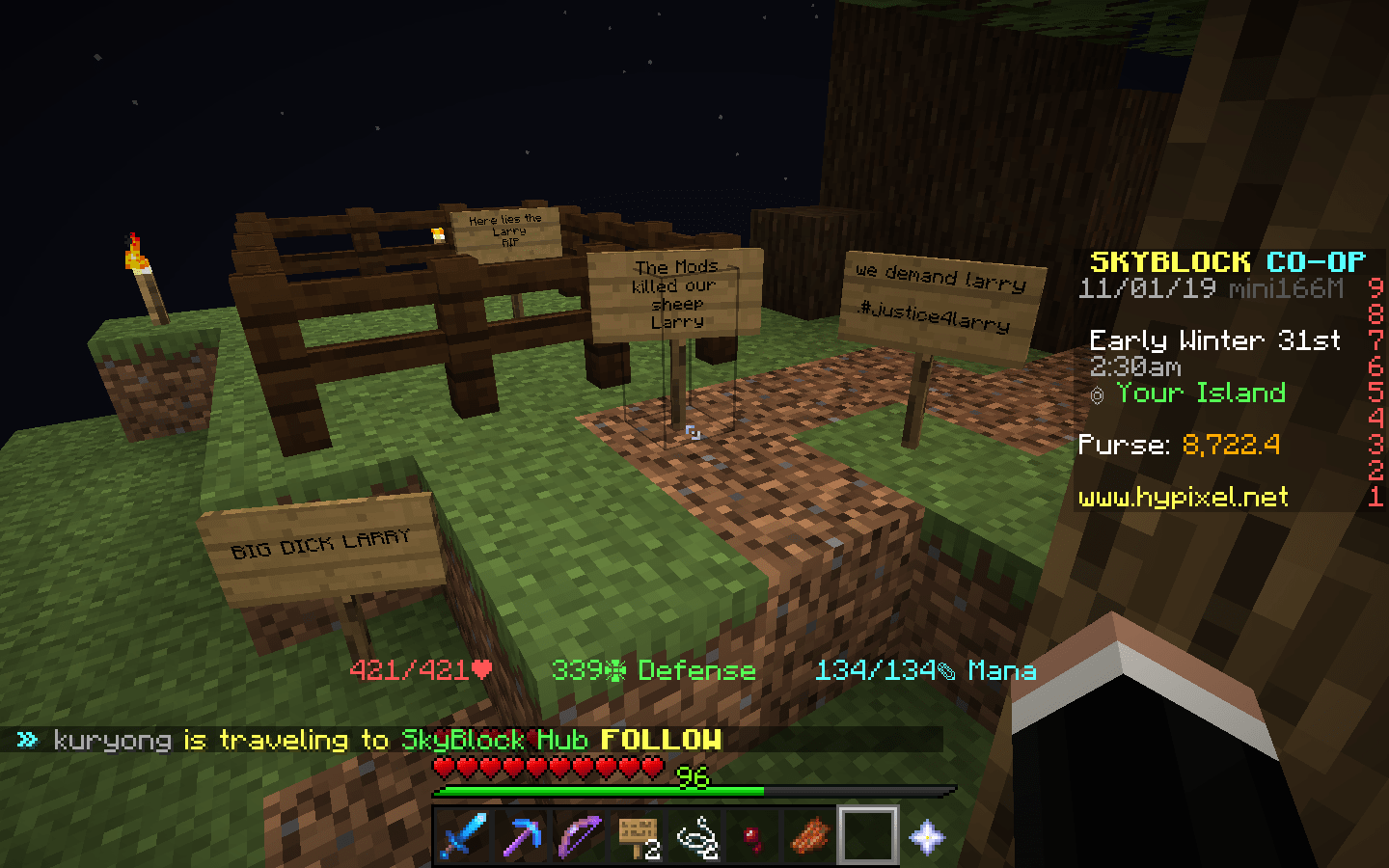
Task: Click the green Your Island scoreboard entry
Action: click(x=1200, y=393)
